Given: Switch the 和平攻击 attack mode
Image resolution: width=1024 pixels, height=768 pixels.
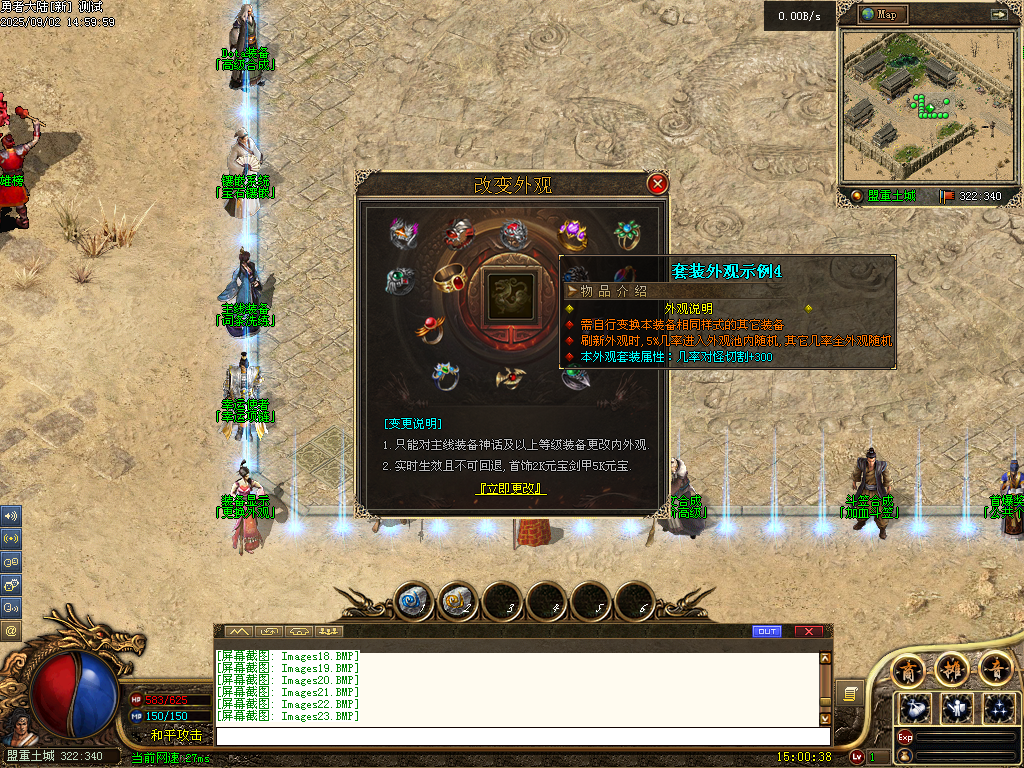Looking at the screenshot, I should tap(176, 735).
